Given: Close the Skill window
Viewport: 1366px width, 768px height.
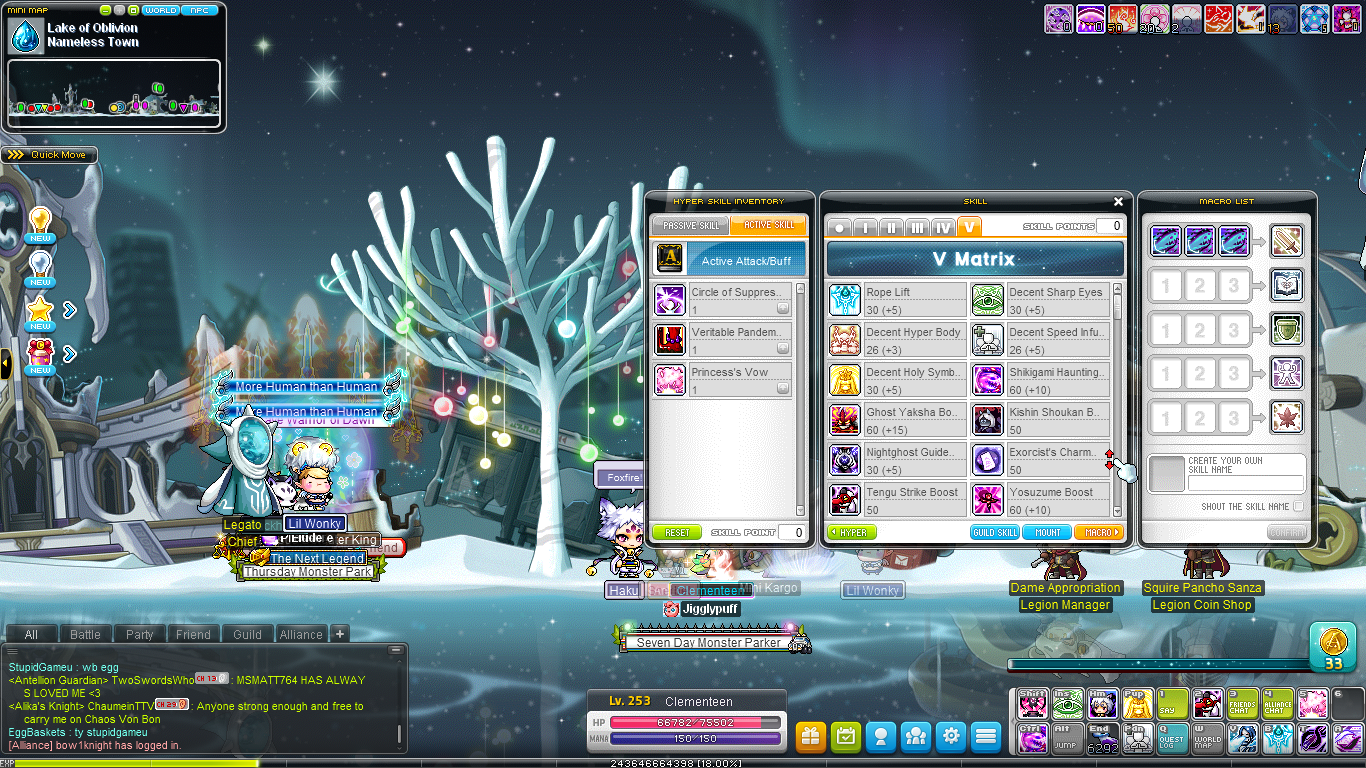Looking at the screenshot, I should click(x=1118, y=201).
